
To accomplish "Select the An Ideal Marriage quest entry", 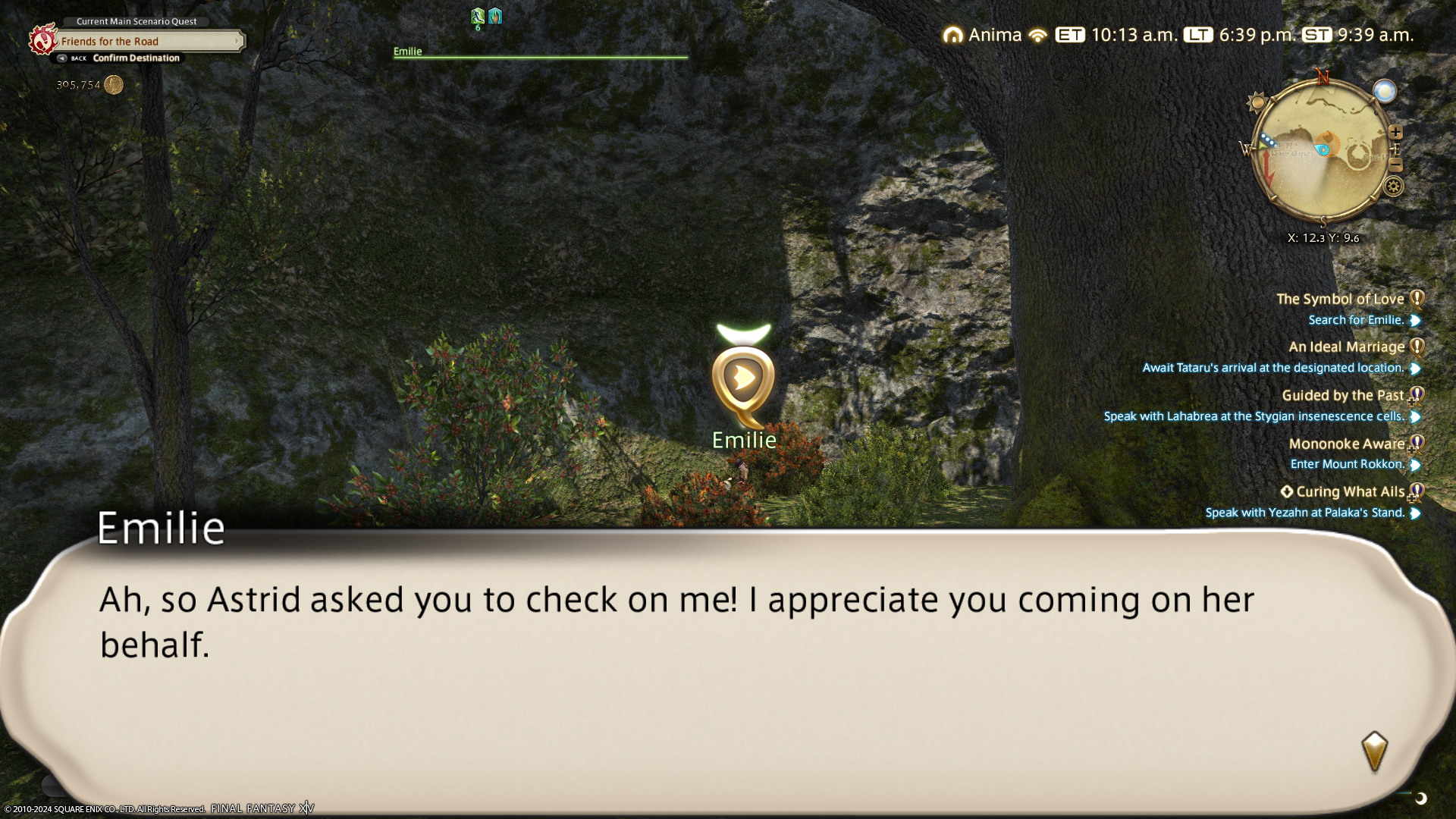I will [1346, 347].
